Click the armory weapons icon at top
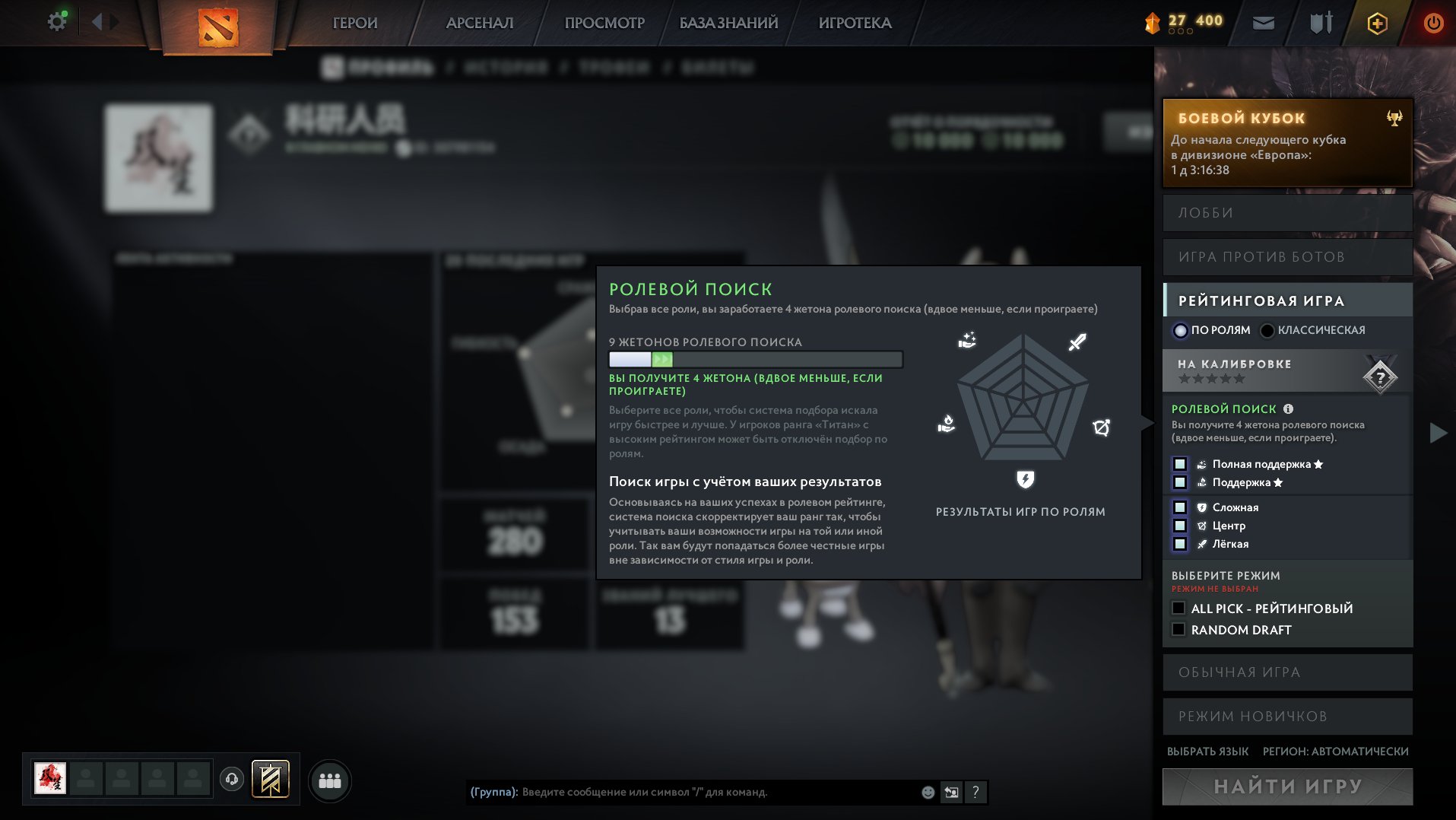Screen dimensions: 1456x820 [1320, 23]
